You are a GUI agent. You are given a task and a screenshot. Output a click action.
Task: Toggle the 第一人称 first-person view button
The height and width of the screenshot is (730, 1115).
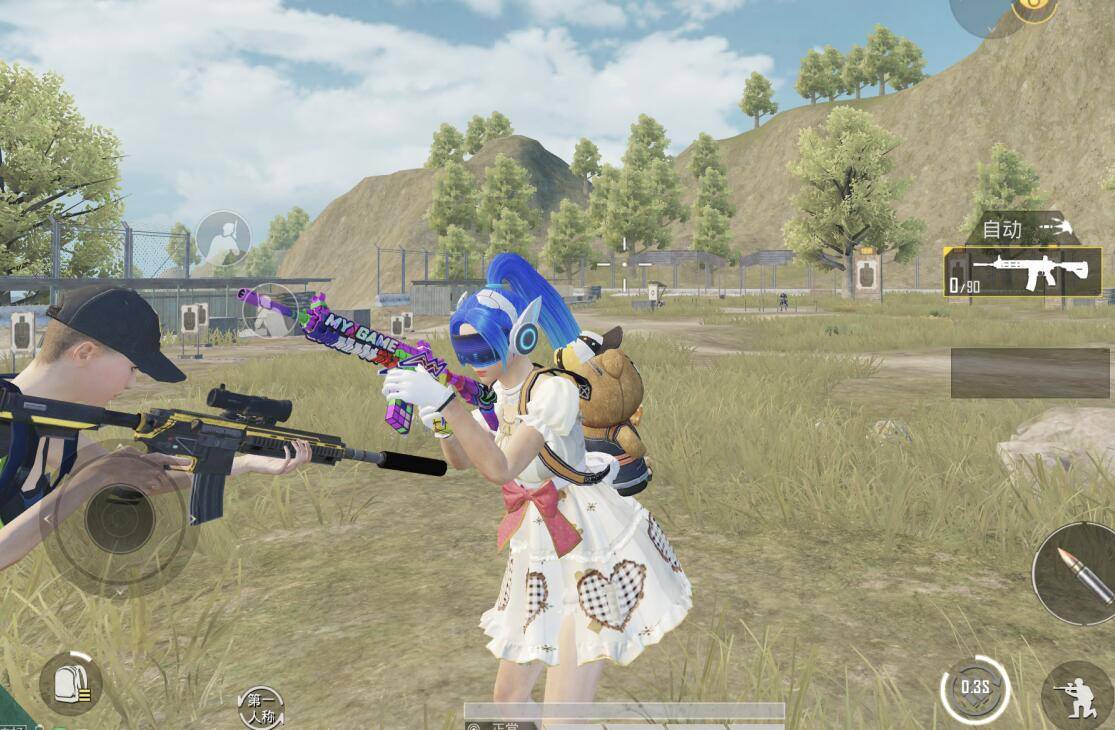pos(261,708)
